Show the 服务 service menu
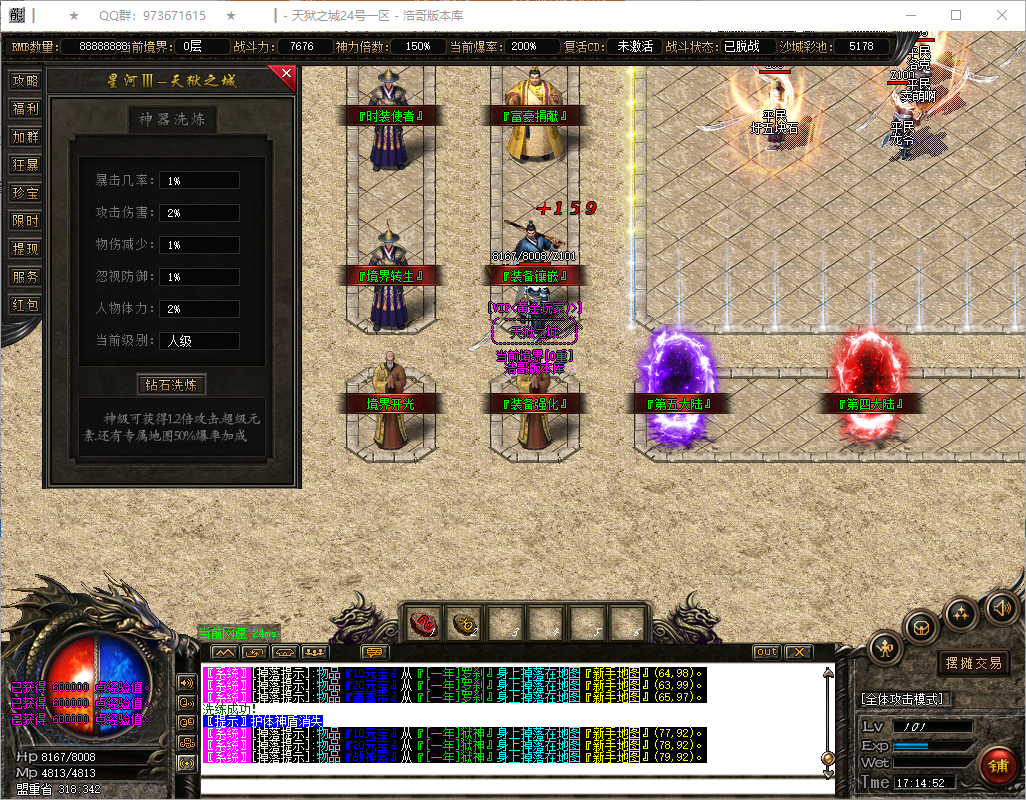 click(x=25, y=277)
